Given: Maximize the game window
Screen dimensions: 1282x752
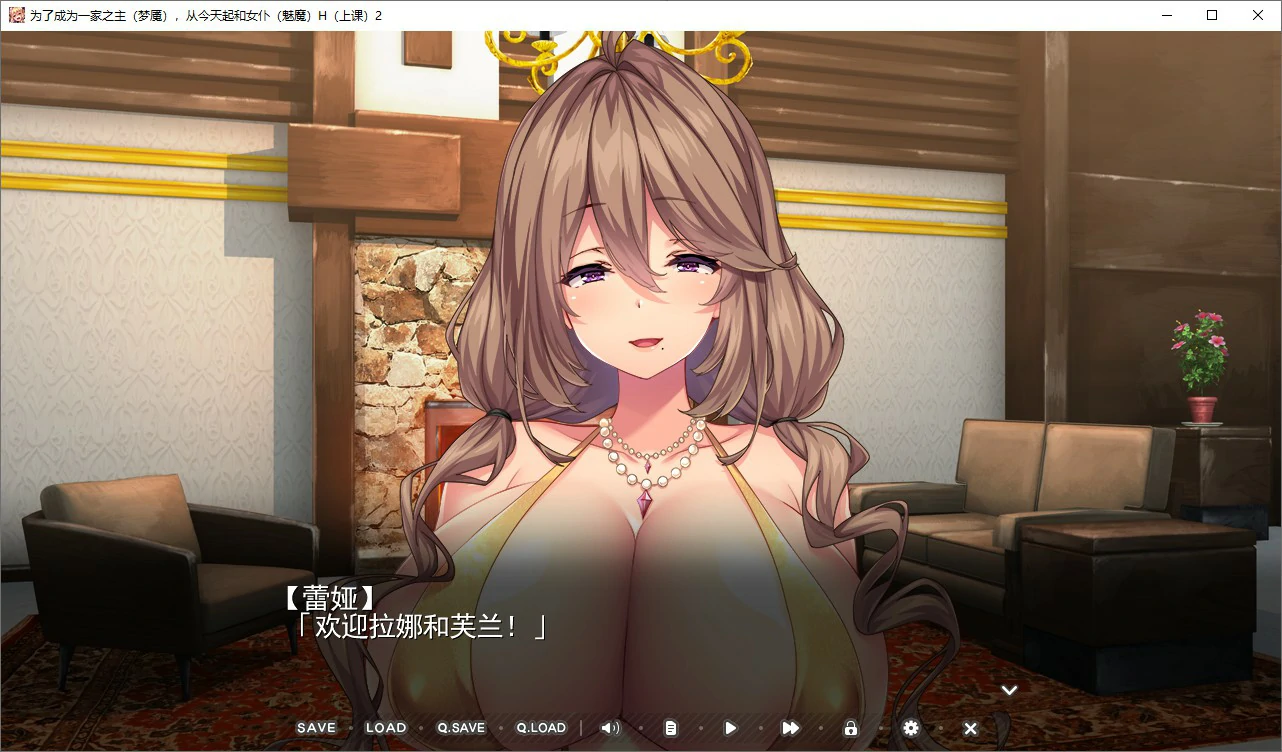Looking at the screenshot, I should click(1212, 15).
